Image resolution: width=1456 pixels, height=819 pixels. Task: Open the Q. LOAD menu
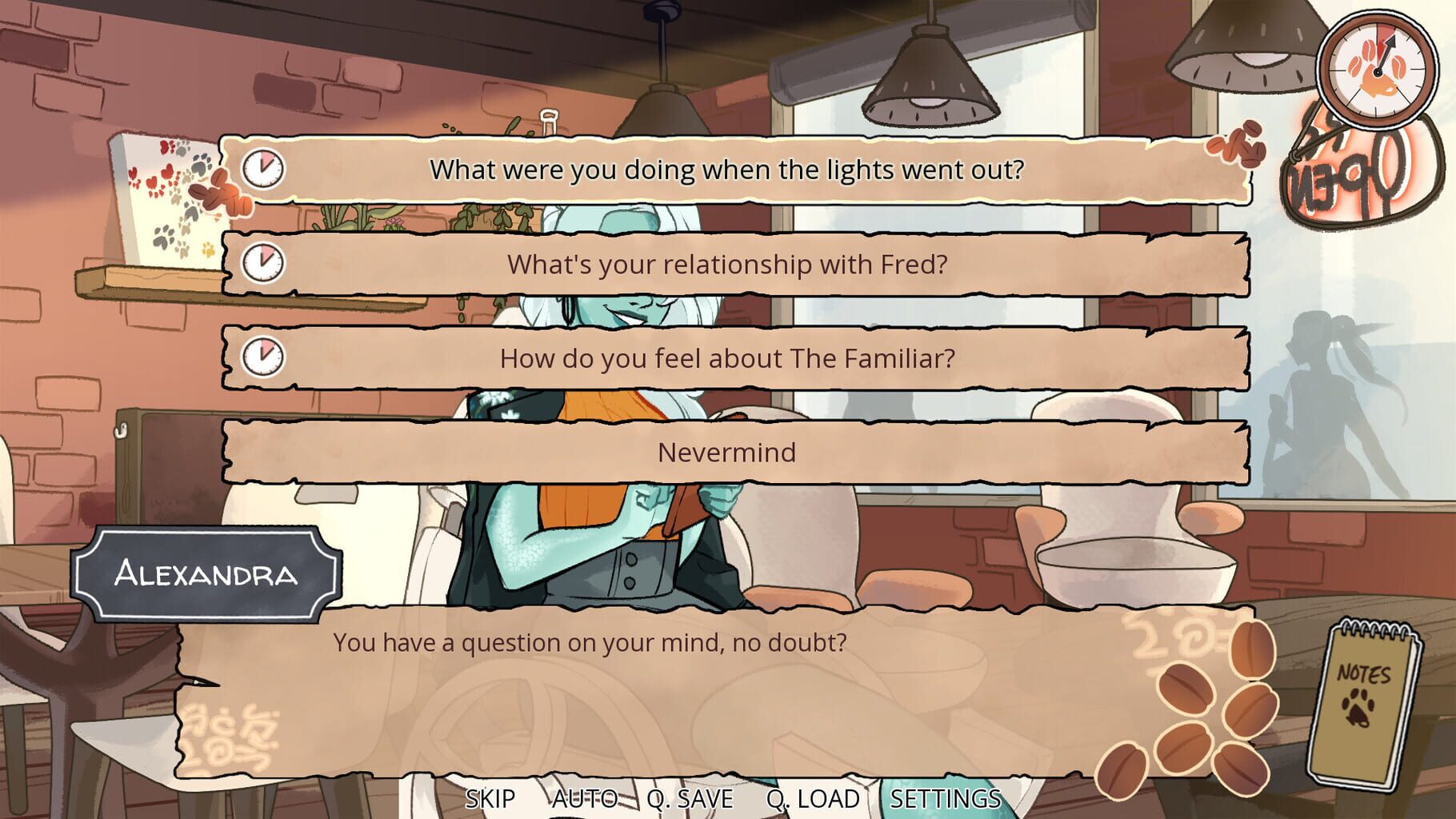pos(812,797)
